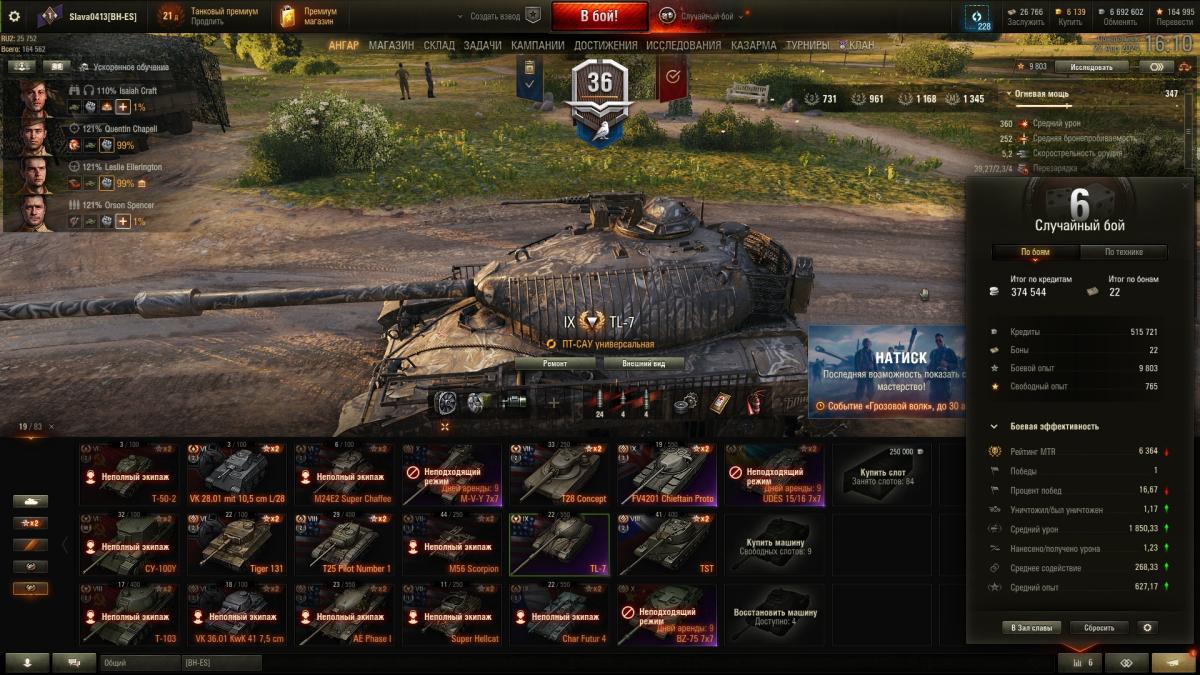Image resolution: width=1200 pixels, height=675 pixels.
Task: Switch to the СКЛАД tab
Action: pos(439,45)
